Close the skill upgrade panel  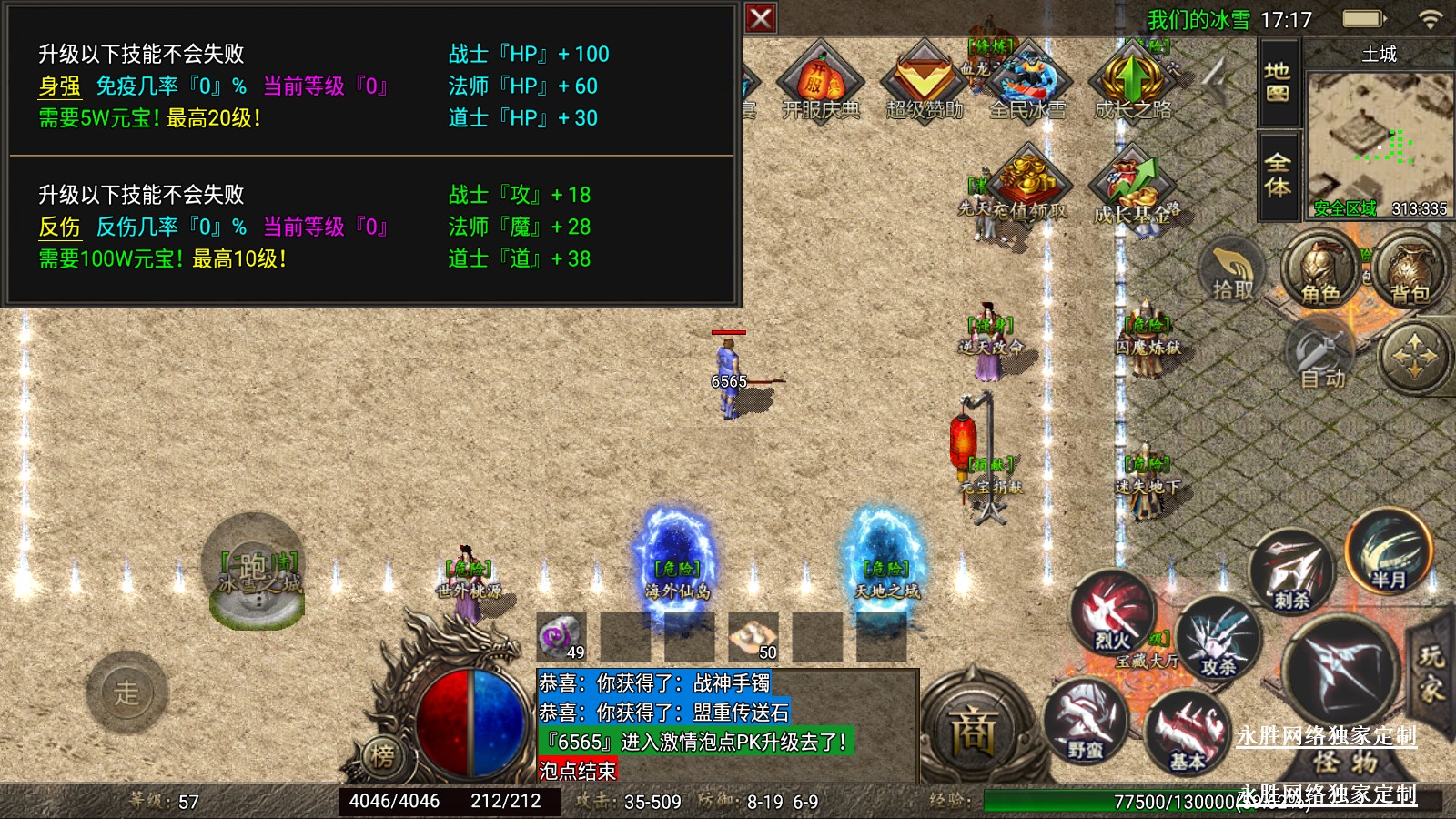point(761,18)
